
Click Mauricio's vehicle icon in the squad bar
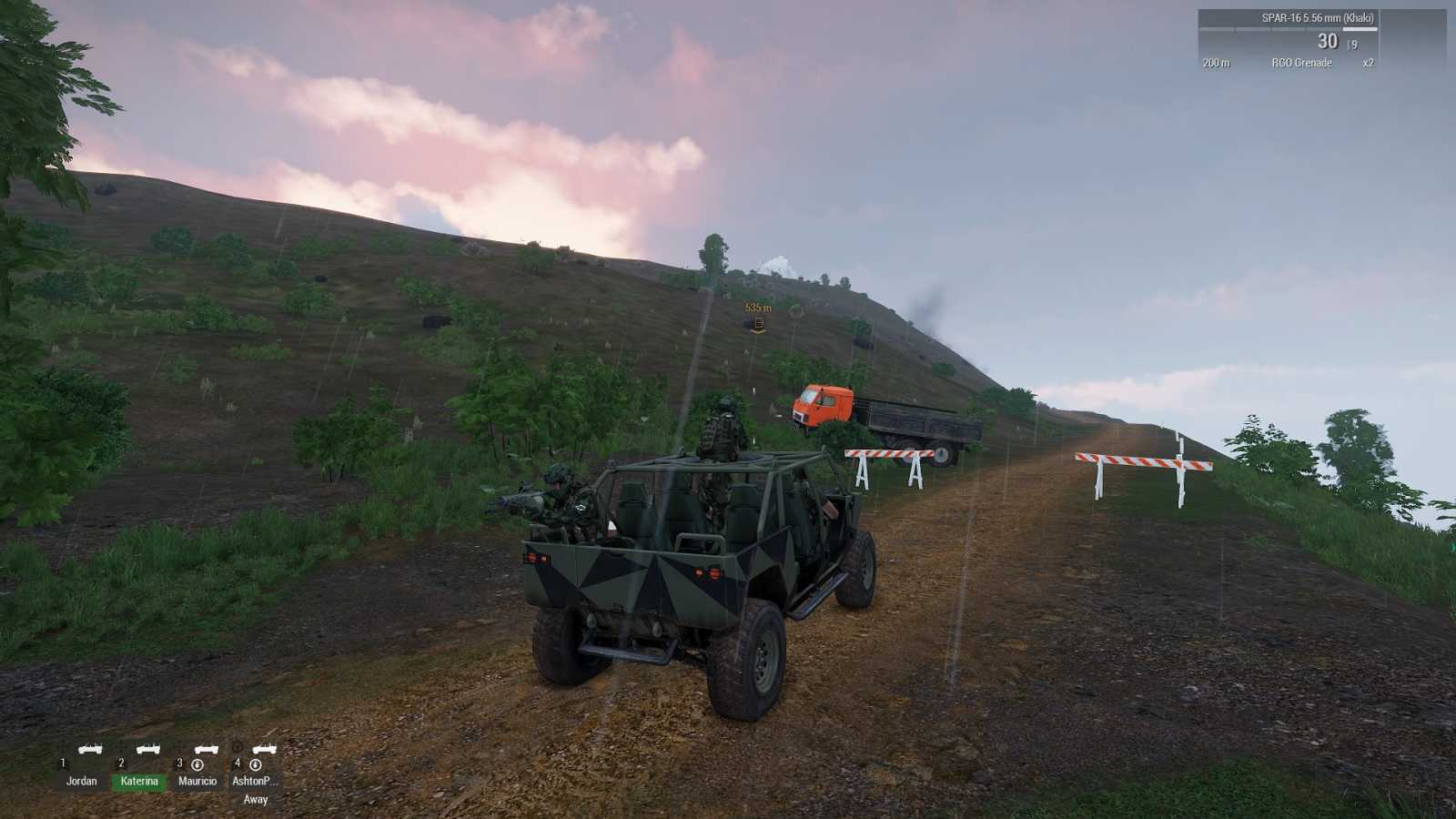(x=207, y=749)
